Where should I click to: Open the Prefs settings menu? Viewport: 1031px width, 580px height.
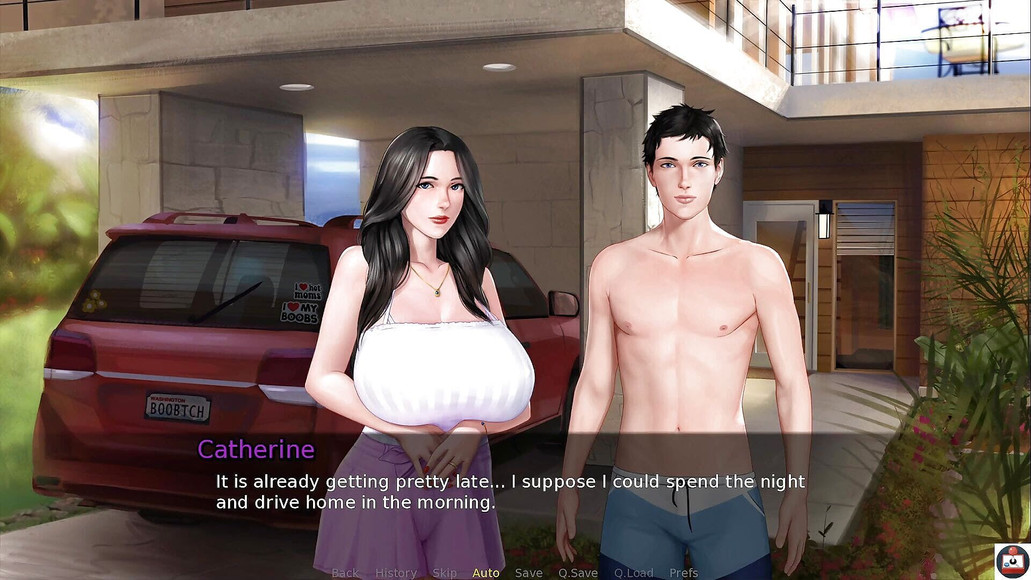(x=684, y=573)
